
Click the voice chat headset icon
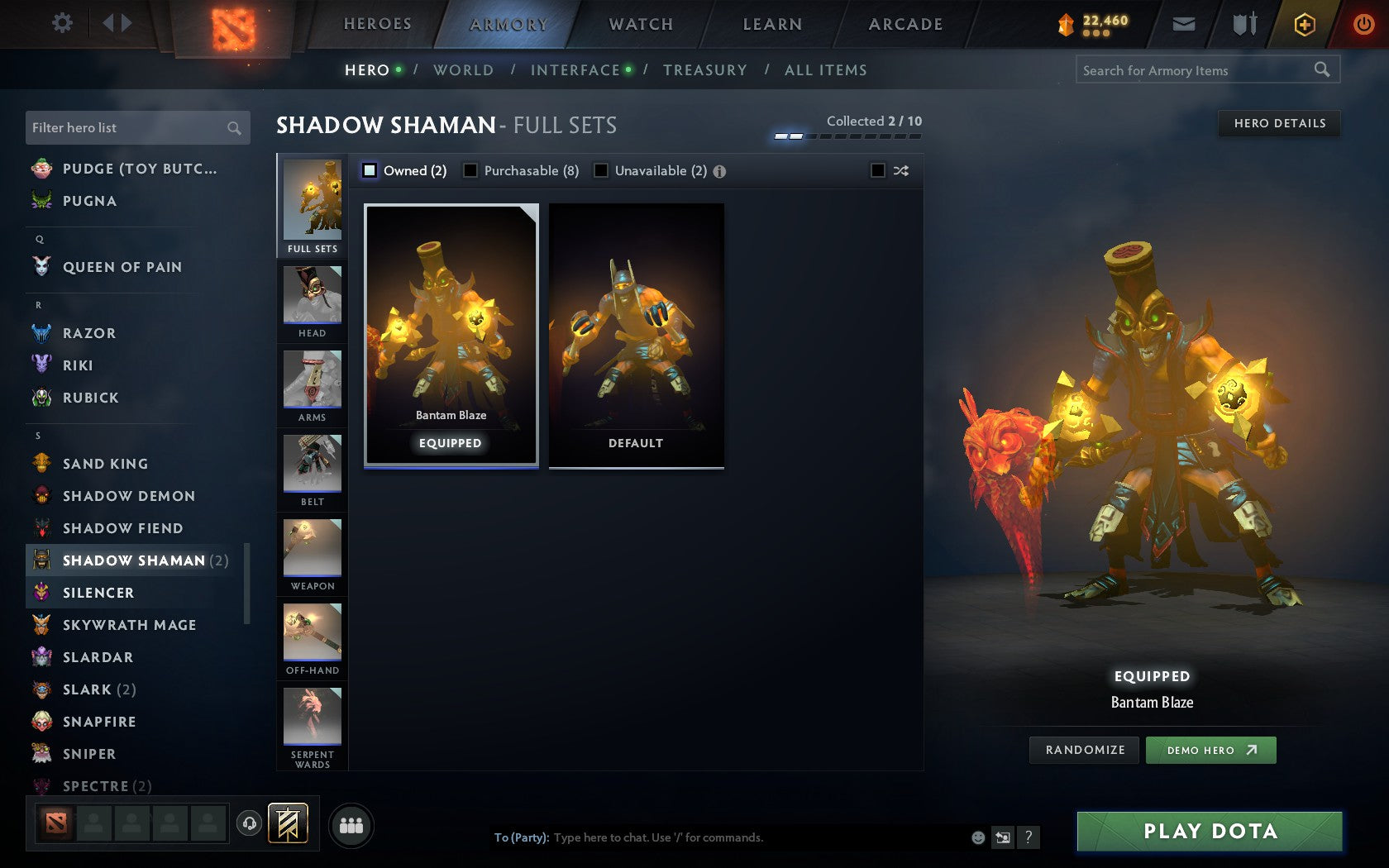click(250, 823)
